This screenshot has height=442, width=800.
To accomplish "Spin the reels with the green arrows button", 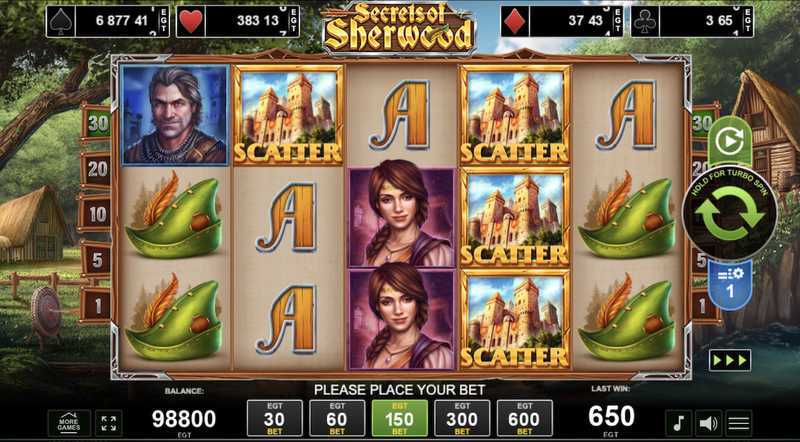I will (730, 213).
